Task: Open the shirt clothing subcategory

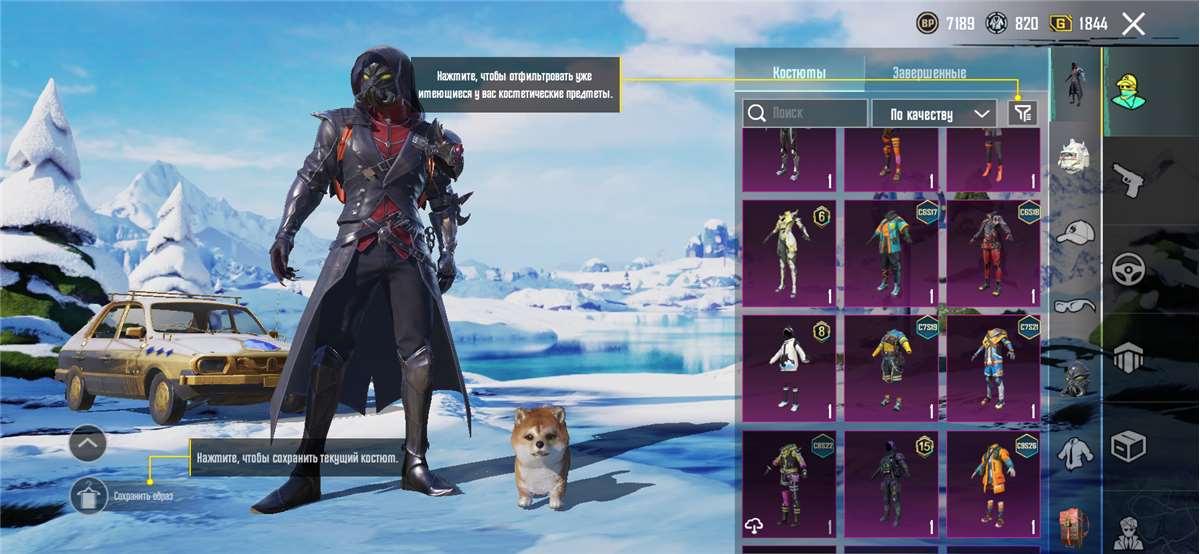Action: point(1076,451)
